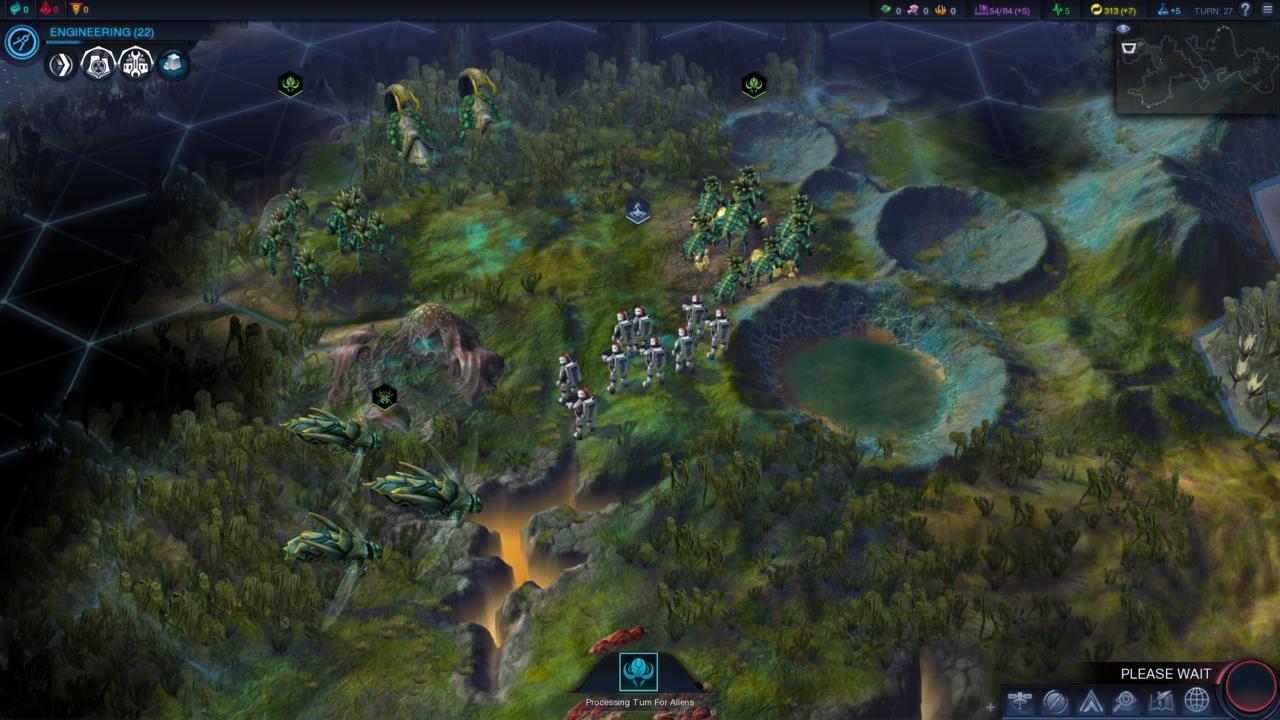Select the nuclear plant building icon
This screenshot has height=720, width=1280.
[x=98, y=65]
